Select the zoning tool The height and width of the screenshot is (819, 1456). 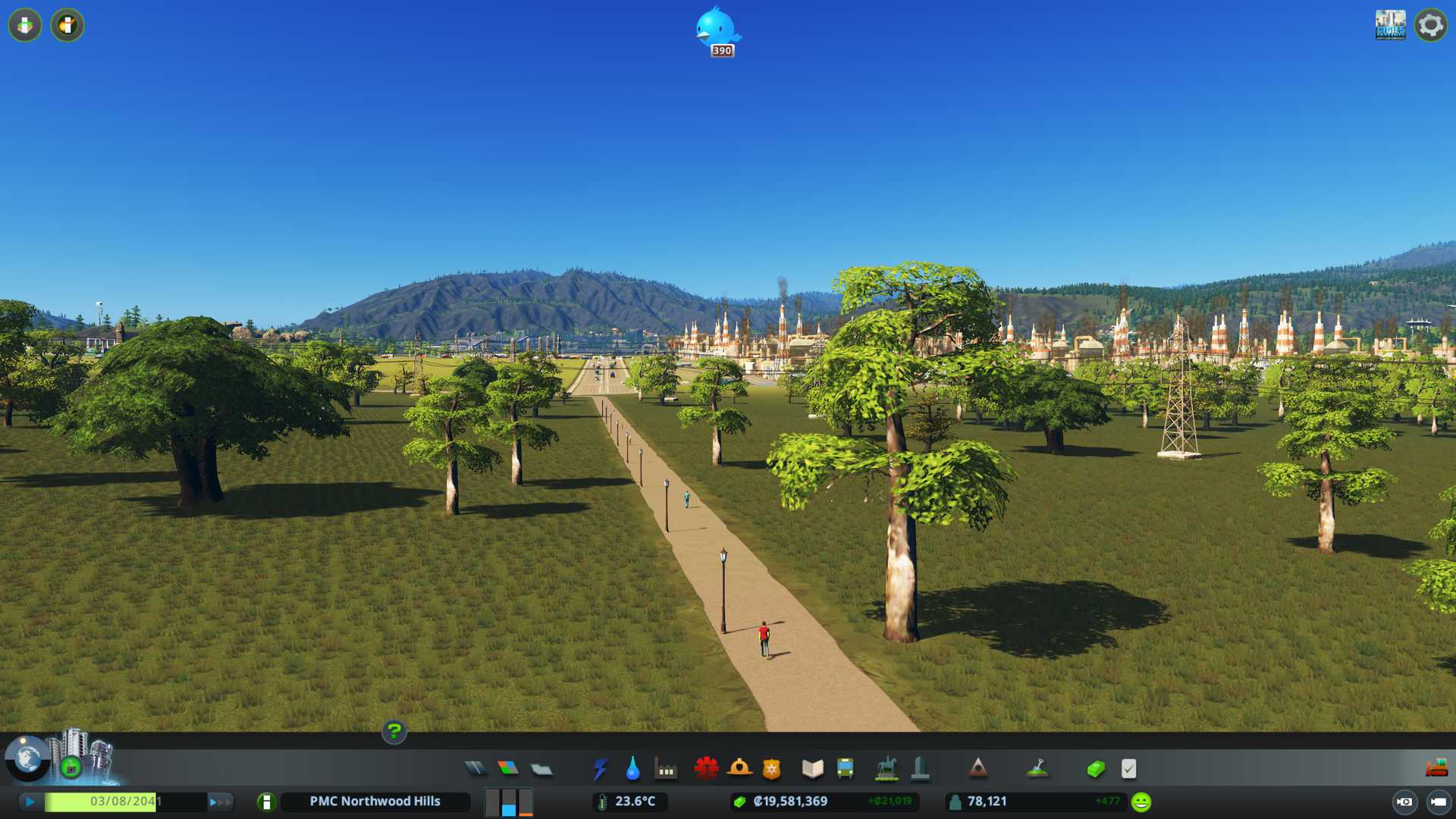[x=508, y=769]
